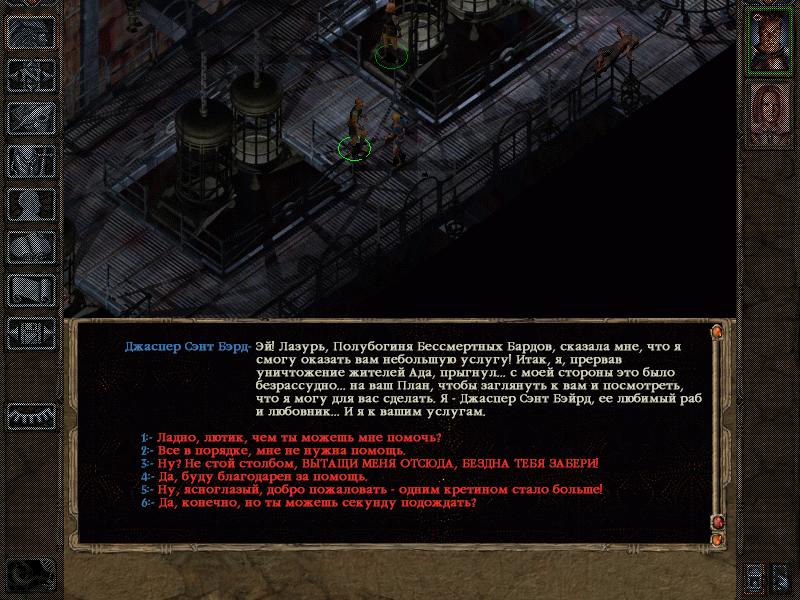
Task: Pick reply 3 "ВЫТАЩИ МЕНЯ ОТСЮДА"
Action: pos(375,464)
